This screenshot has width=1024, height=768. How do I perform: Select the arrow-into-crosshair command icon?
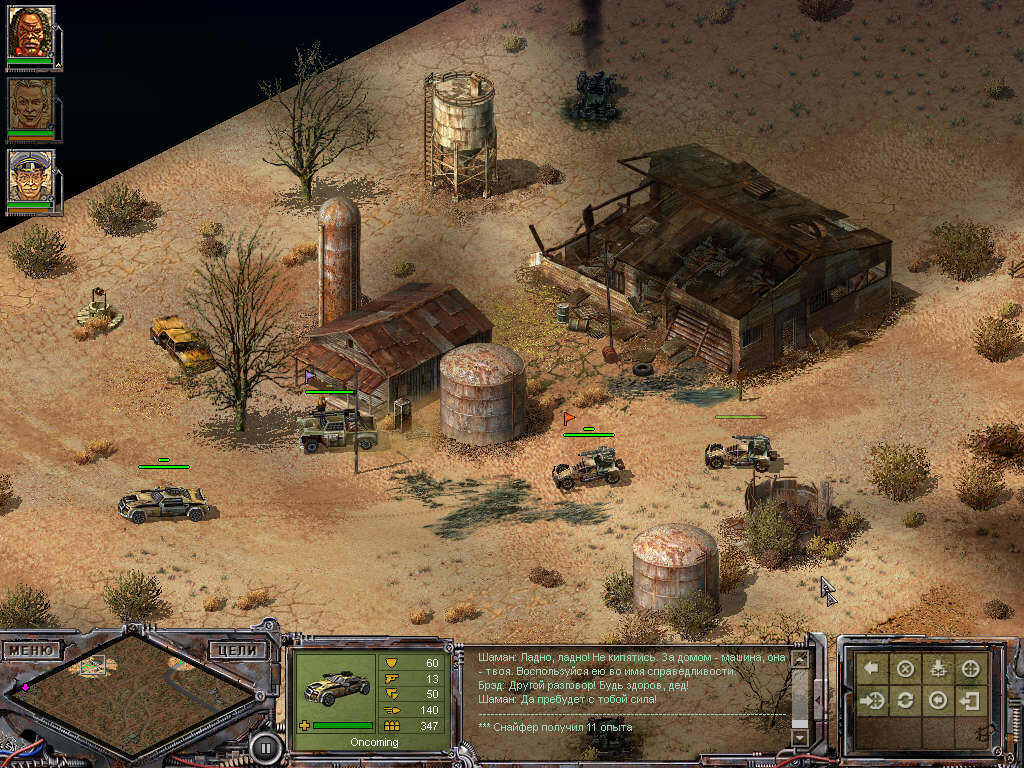click(x=872, y=700)
